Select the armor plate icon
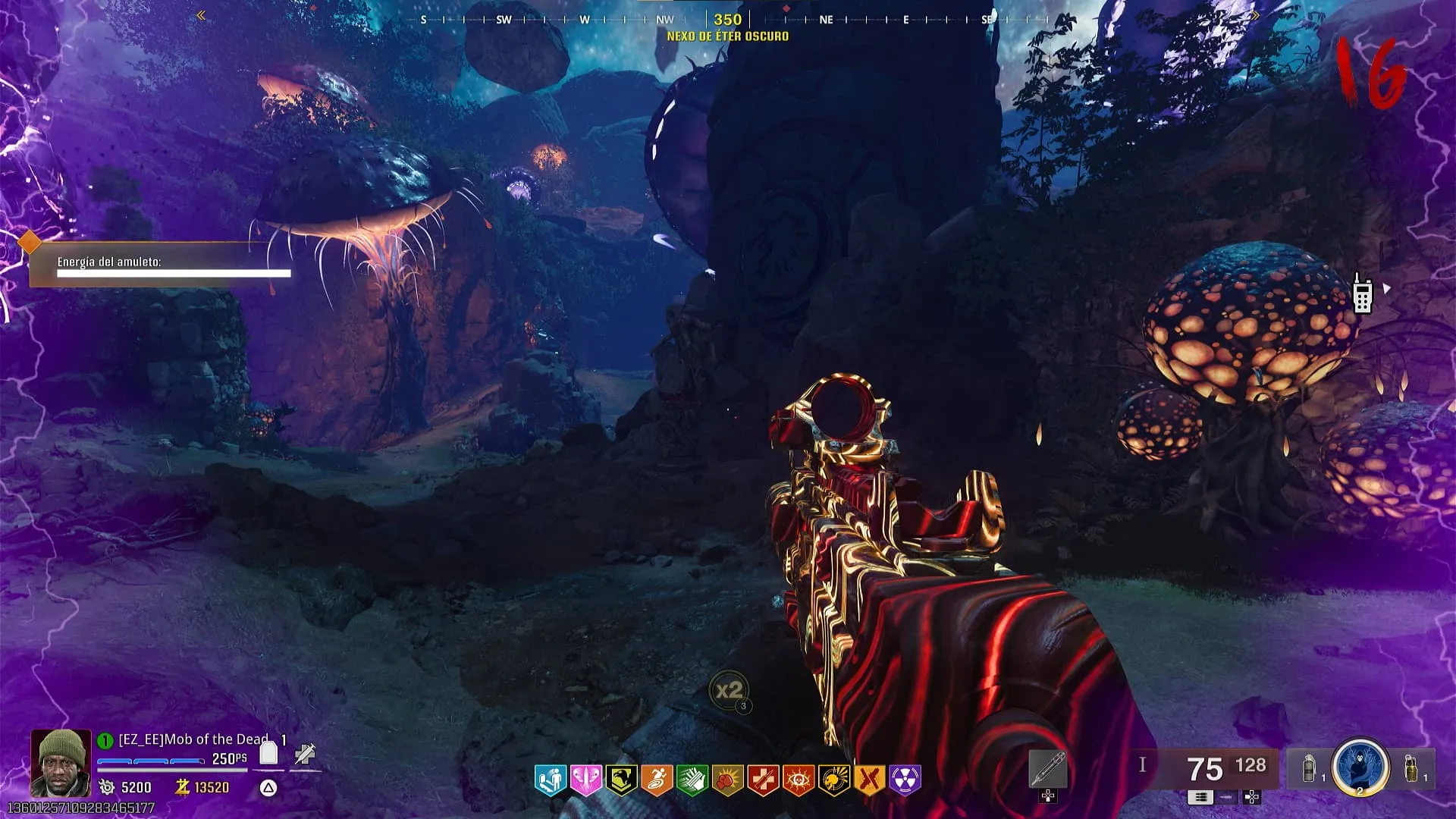 tap(268, 753)
